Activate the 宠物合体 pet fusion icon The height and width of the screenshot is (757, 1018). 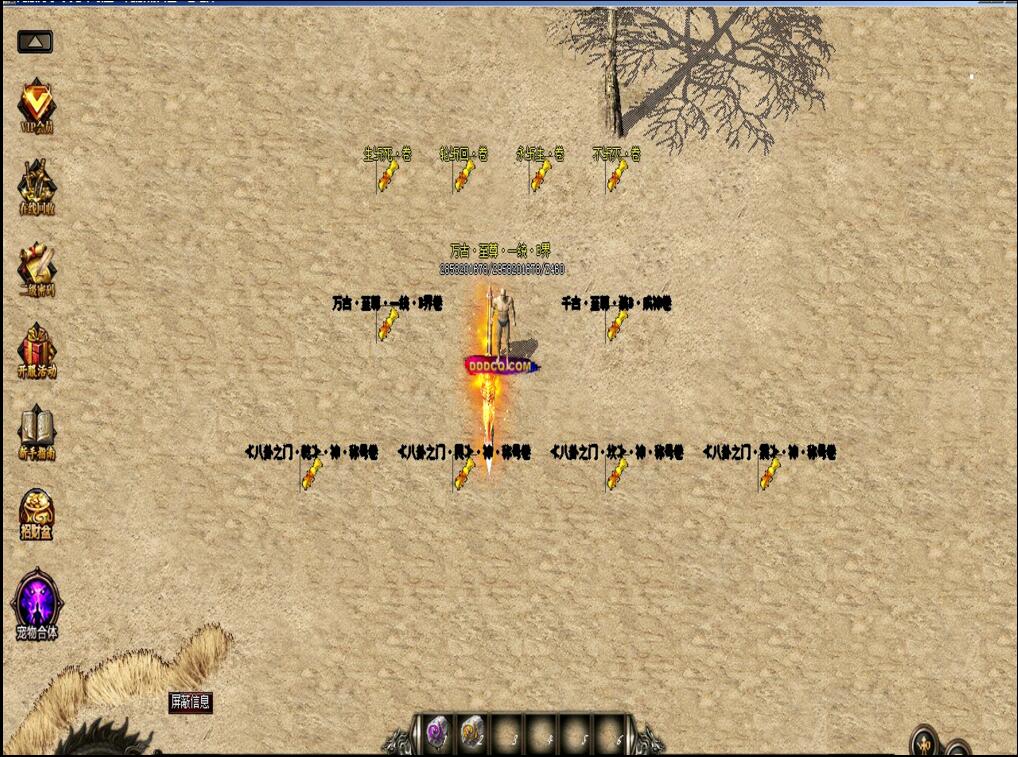pyautogui.click(x=37, y=604)
